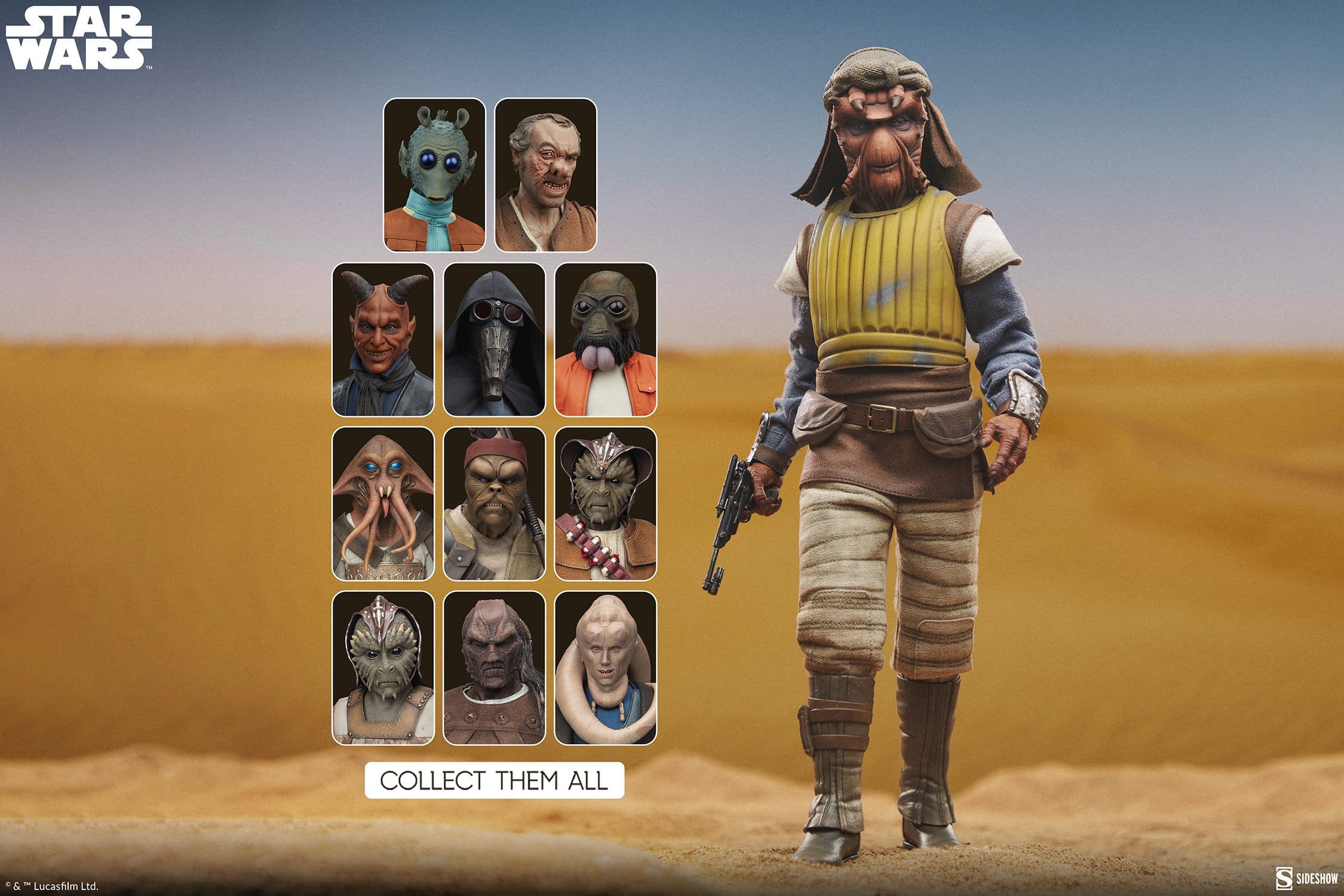Click the Sideshow logo

click(x=1306, y=879)
